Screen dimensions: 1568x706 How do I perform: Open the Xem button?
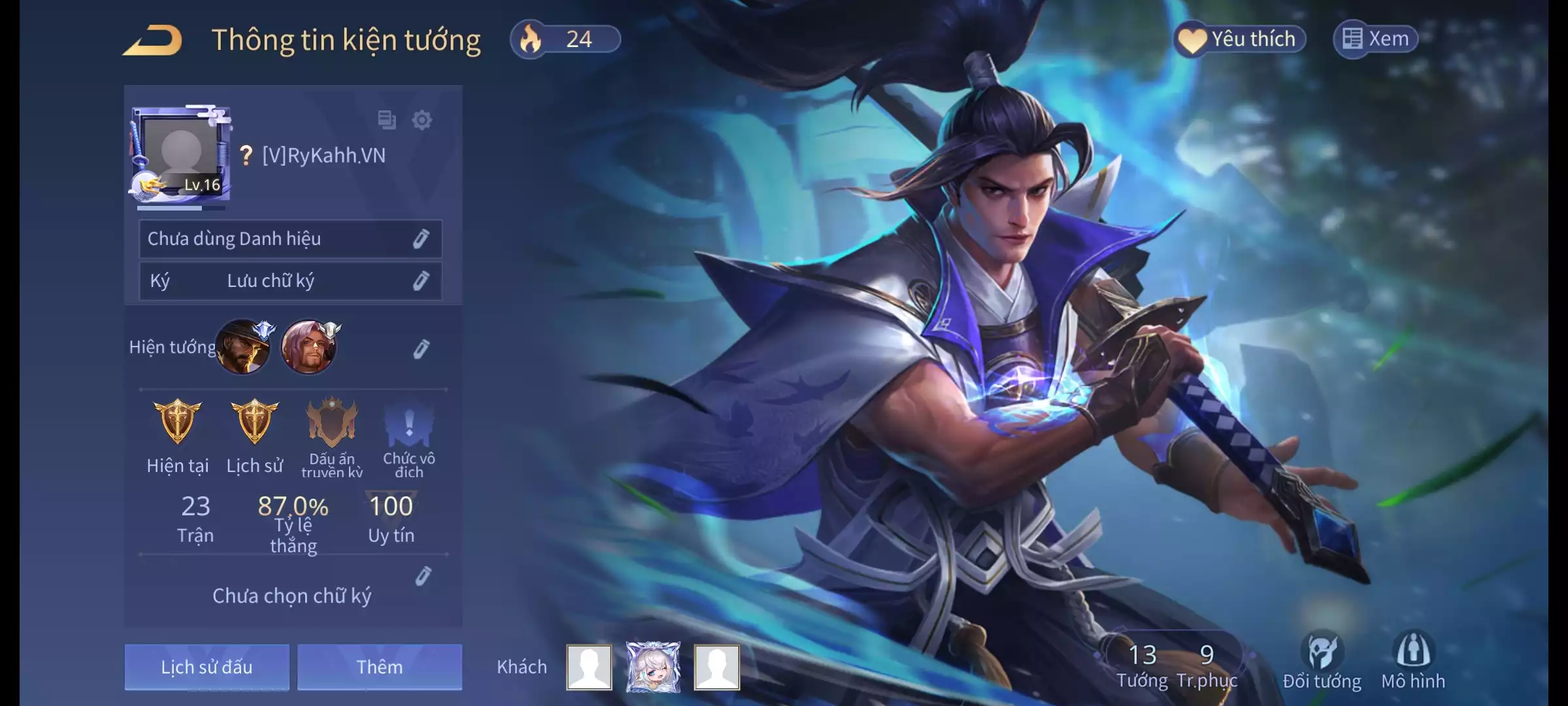coord(1375,39)
